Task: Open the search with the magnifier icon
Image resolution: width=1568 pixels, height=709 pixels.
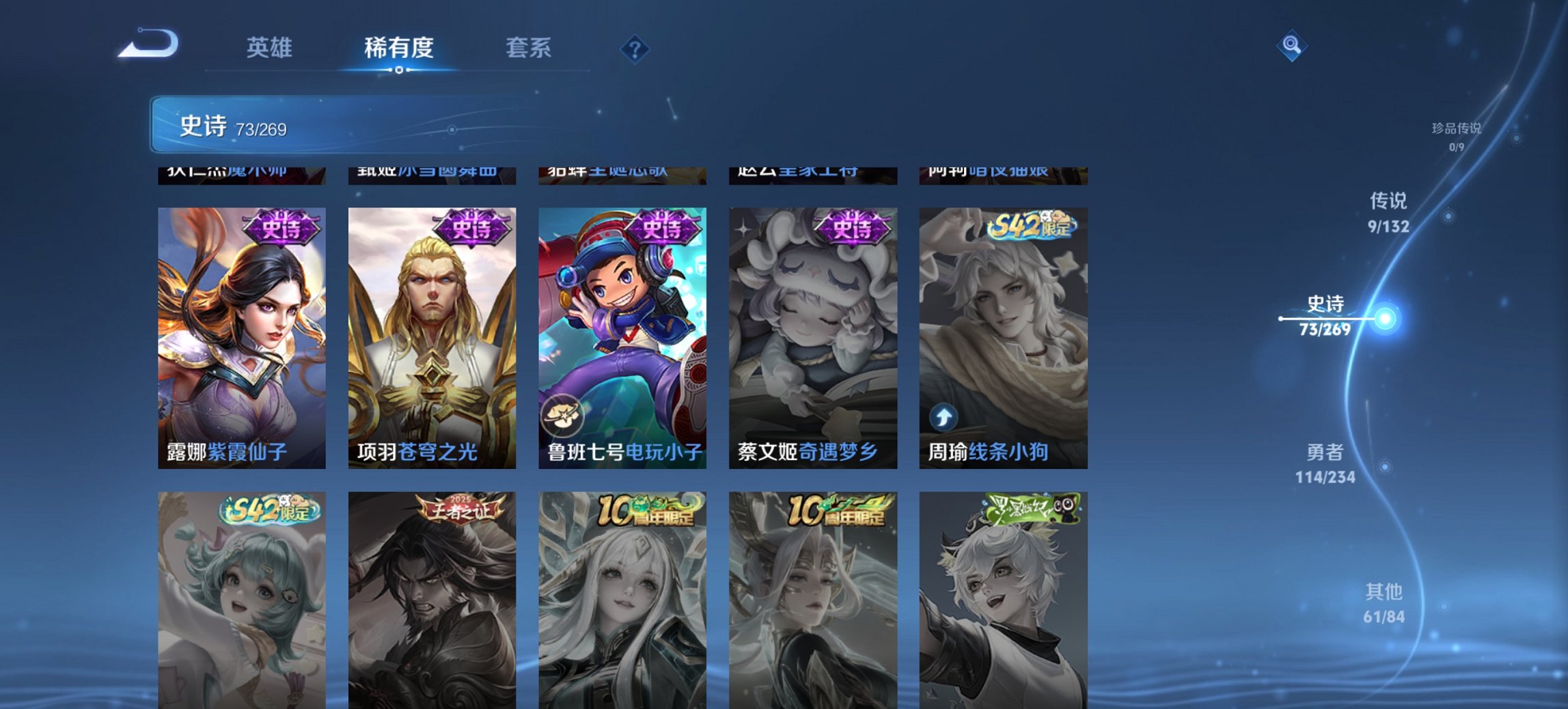Action: pyautogui.click(x=1290, y=46)
